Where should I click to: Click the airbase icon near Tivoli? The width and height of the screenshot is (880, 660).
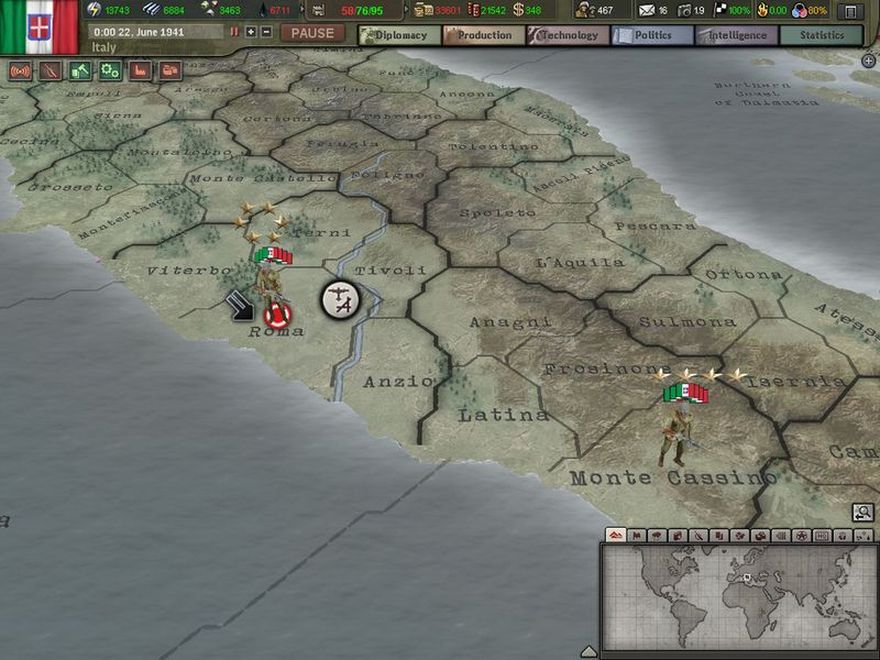[340, 299]
